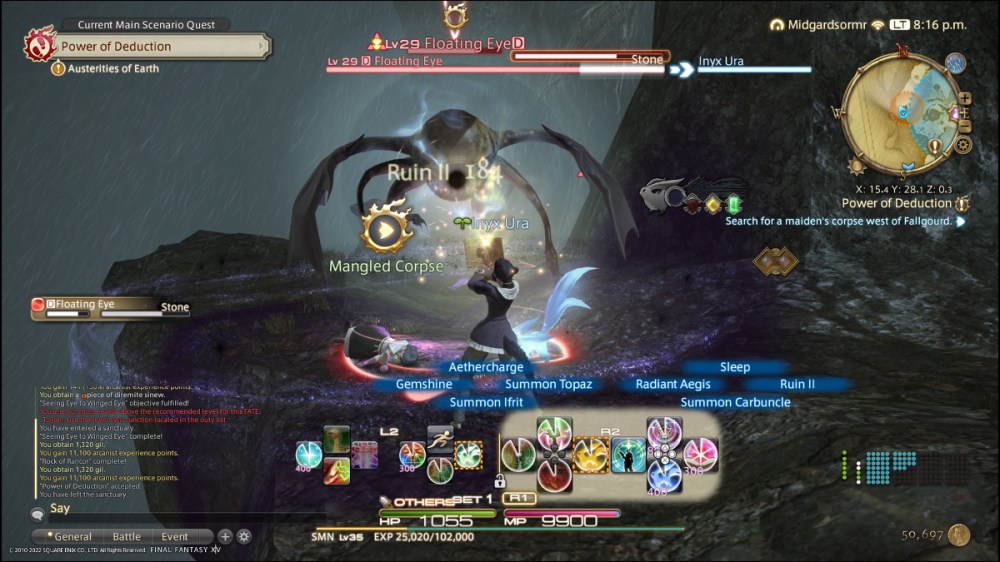Activate the Radiant Aegis silhouette ability
Image resolution: width=1000 pixels, height=562 pixels.
click(629, 455)
